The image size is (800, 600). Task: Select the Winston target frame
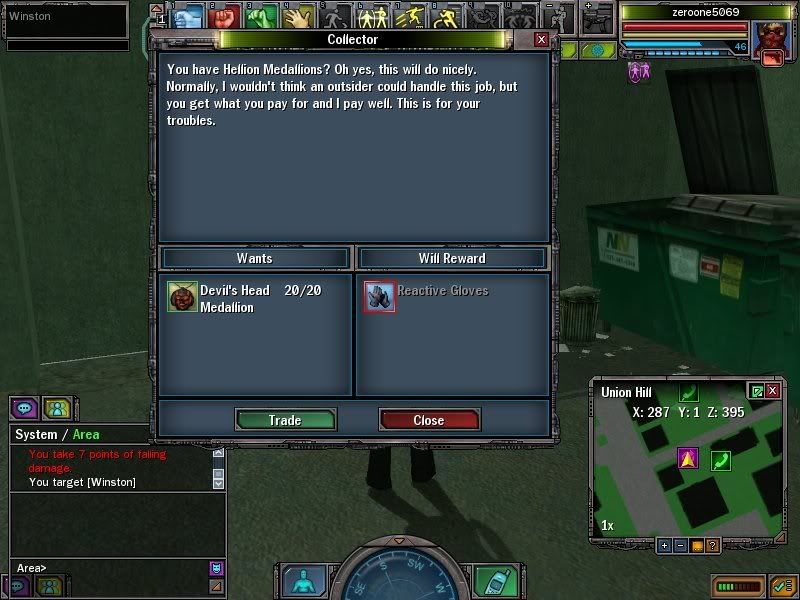(x=66, y=17)
